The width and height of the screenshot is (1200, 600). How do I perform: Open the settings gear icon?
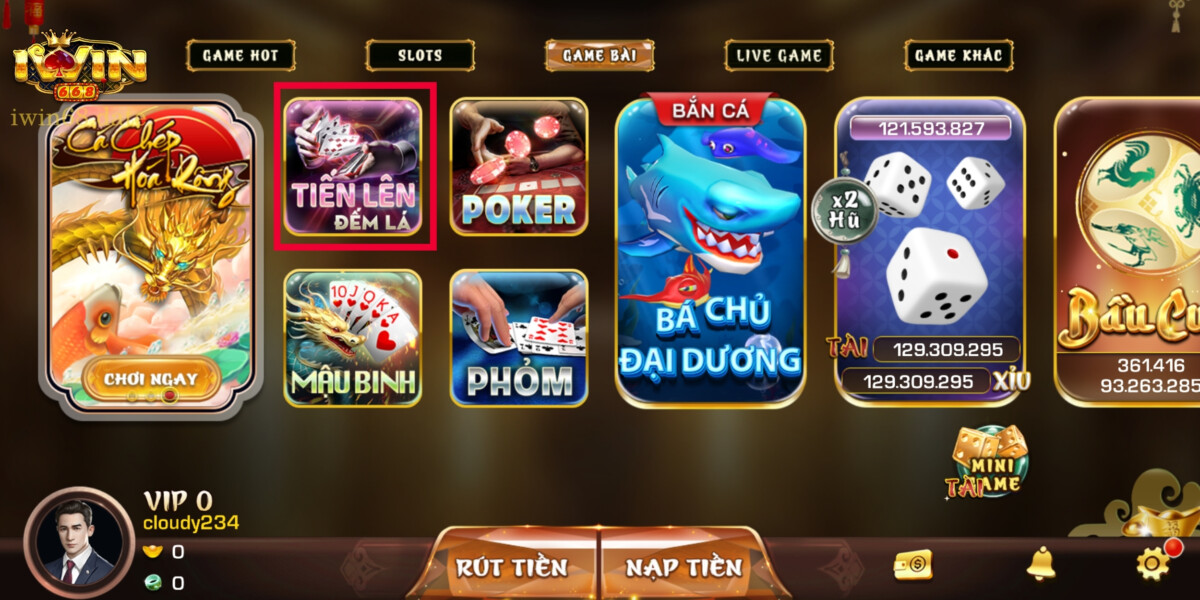coord(1153,564)
